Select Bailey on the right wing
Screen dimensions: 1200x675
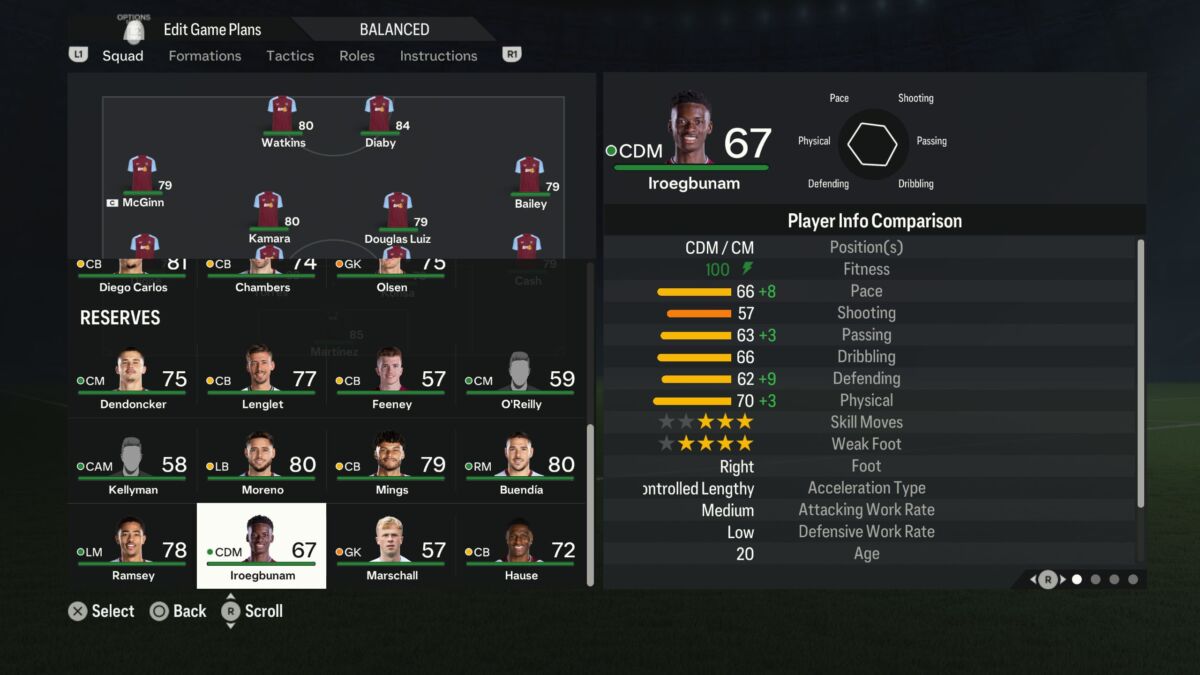529,181
